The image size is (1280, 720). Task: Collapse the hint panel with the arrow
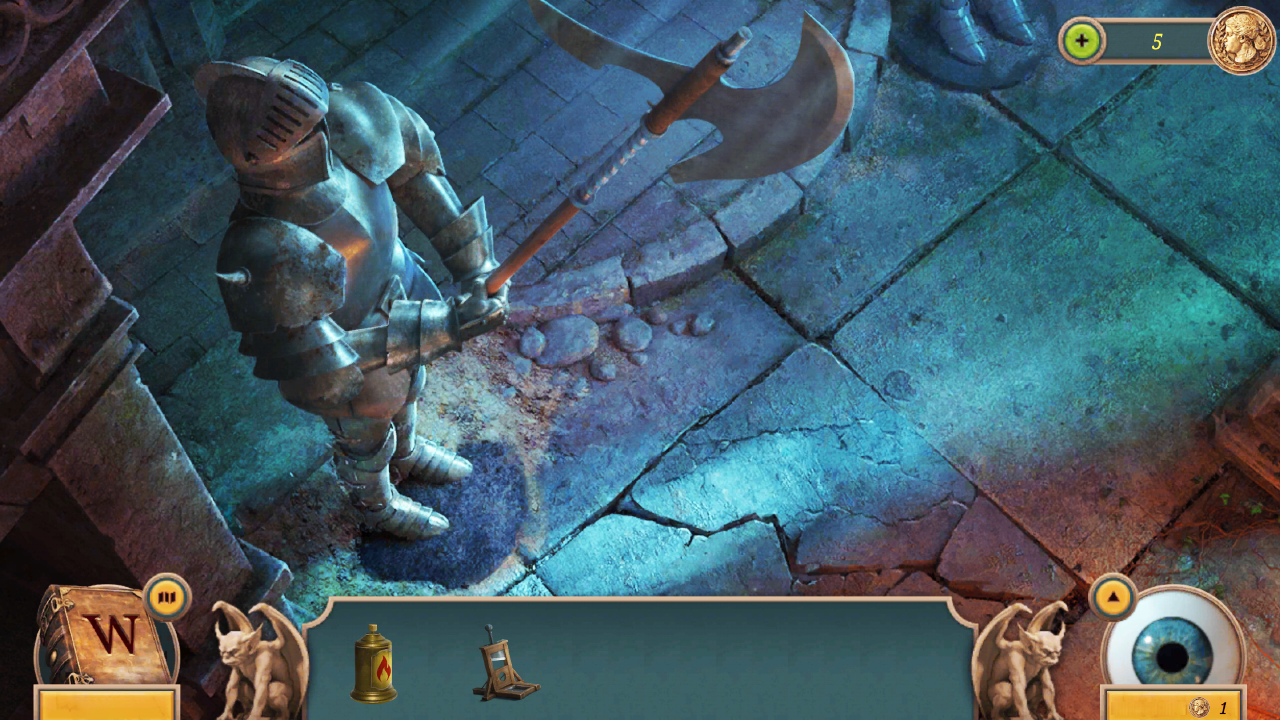point(1113,597)
